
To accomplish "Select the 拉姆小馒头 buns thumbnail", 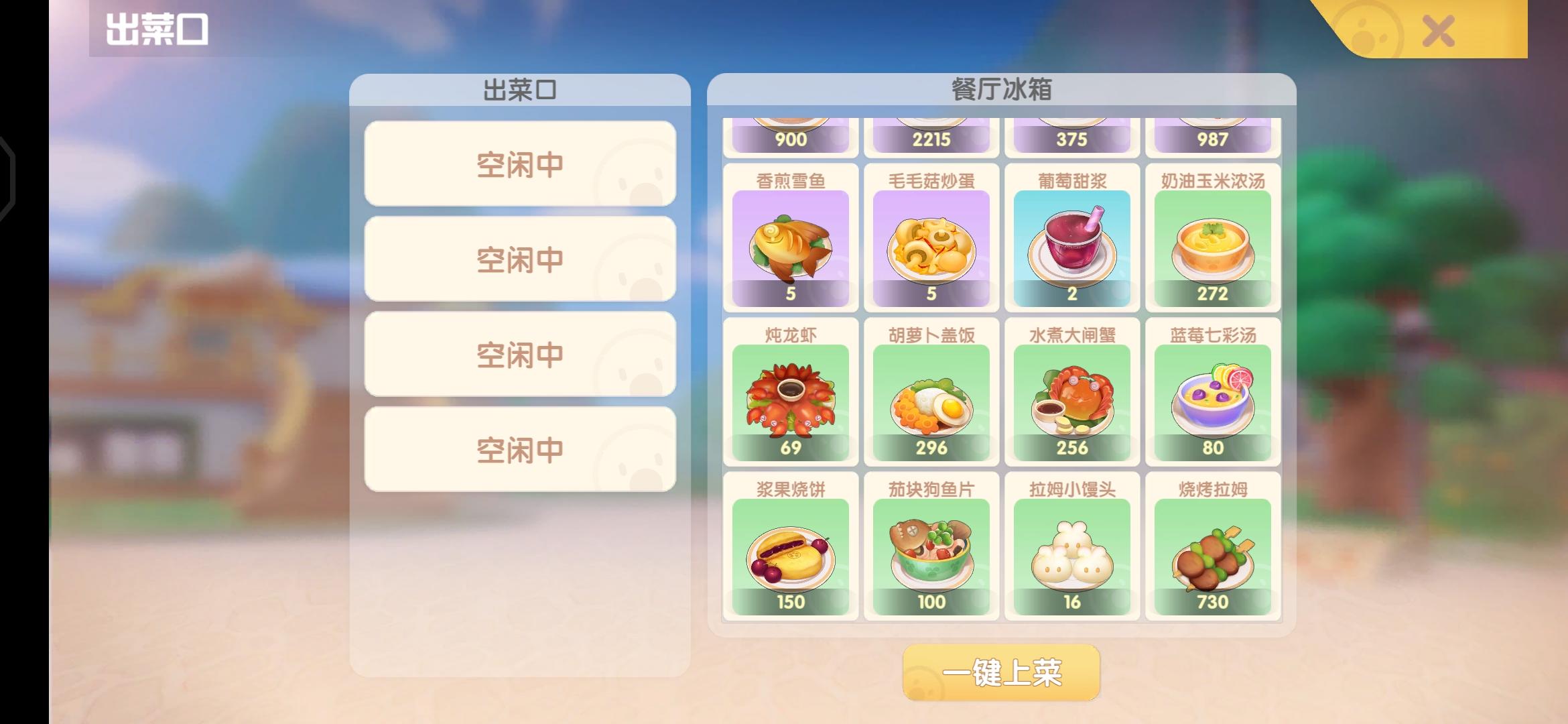I will coord(1072,553).
